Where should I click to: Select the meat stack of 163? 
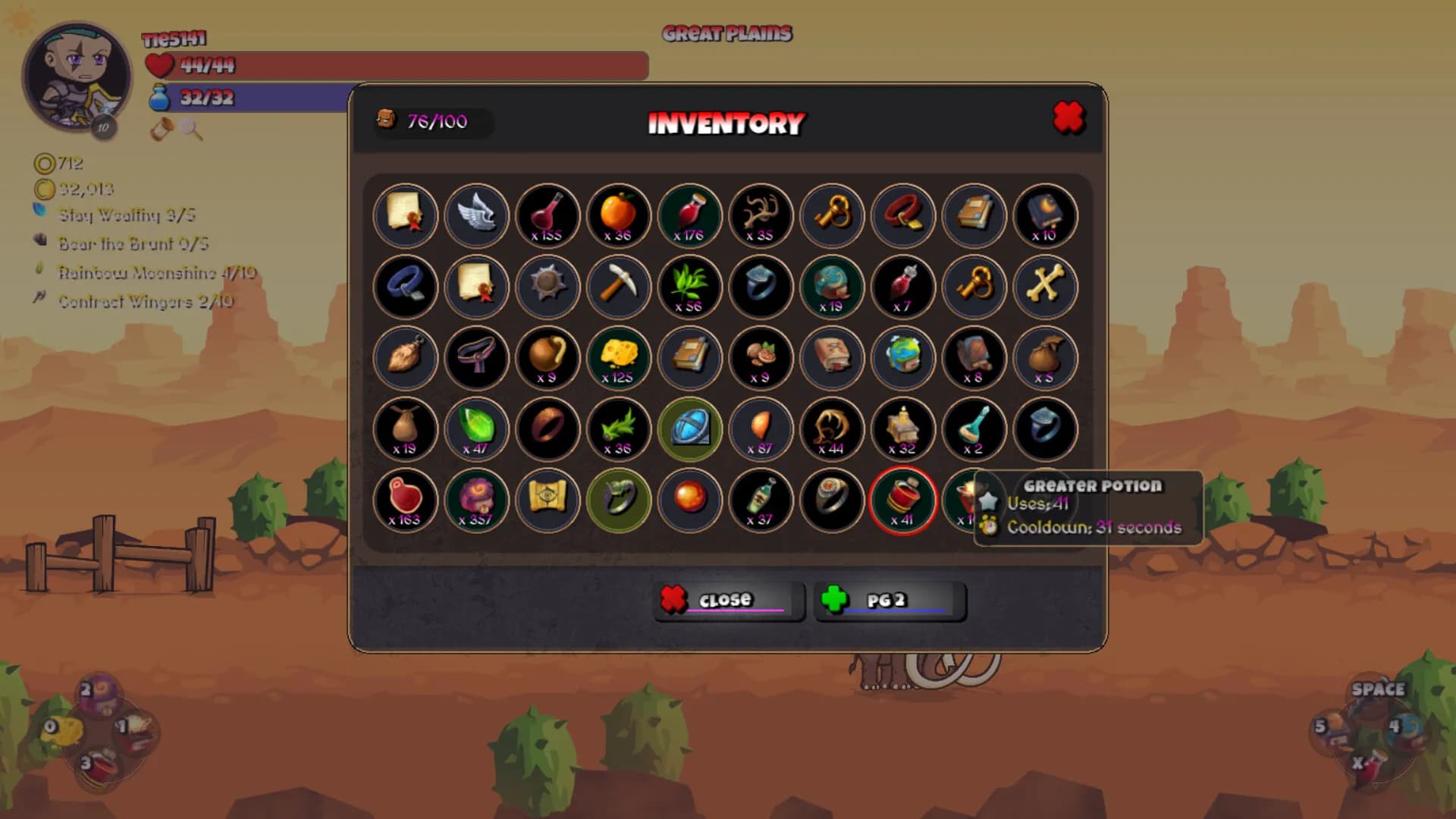[406, 500]
